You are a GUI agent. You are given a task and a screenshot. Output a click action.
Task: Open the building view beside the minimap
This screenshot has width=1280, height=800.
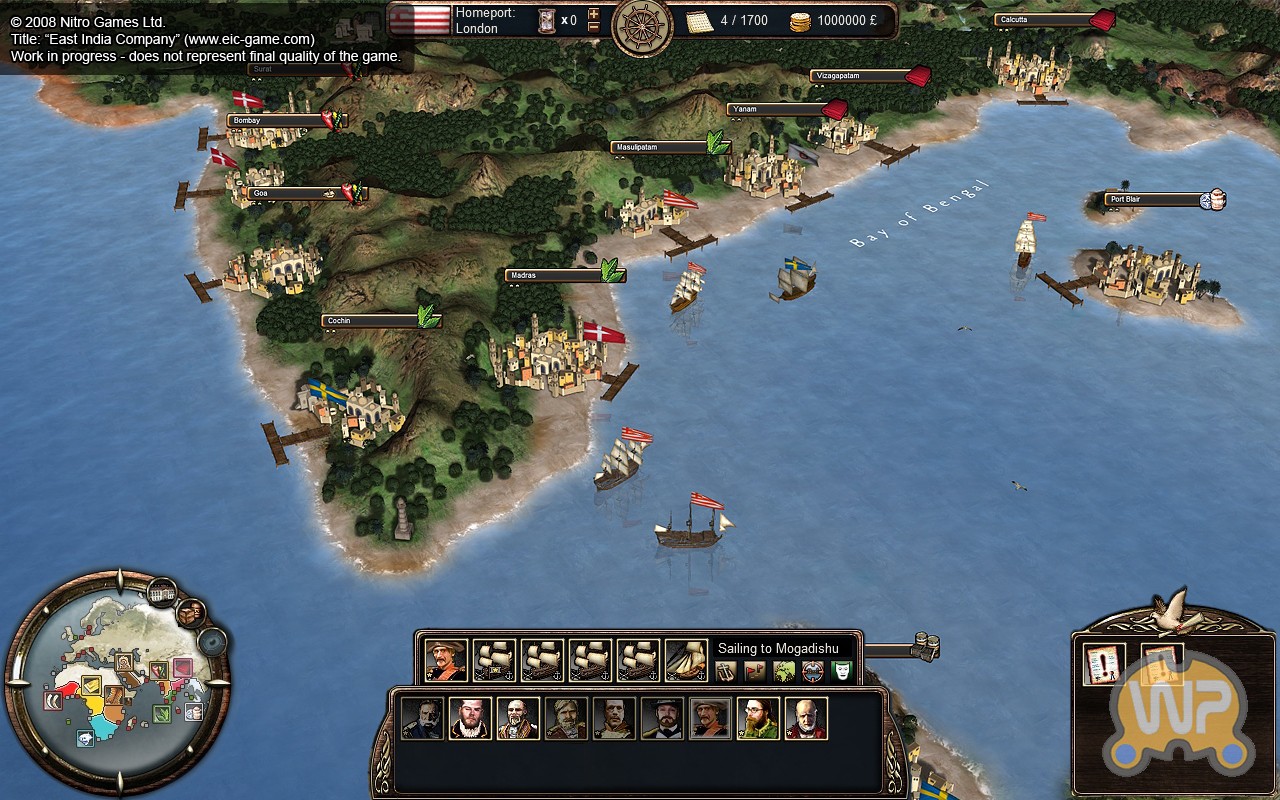(x=162, y=593)
